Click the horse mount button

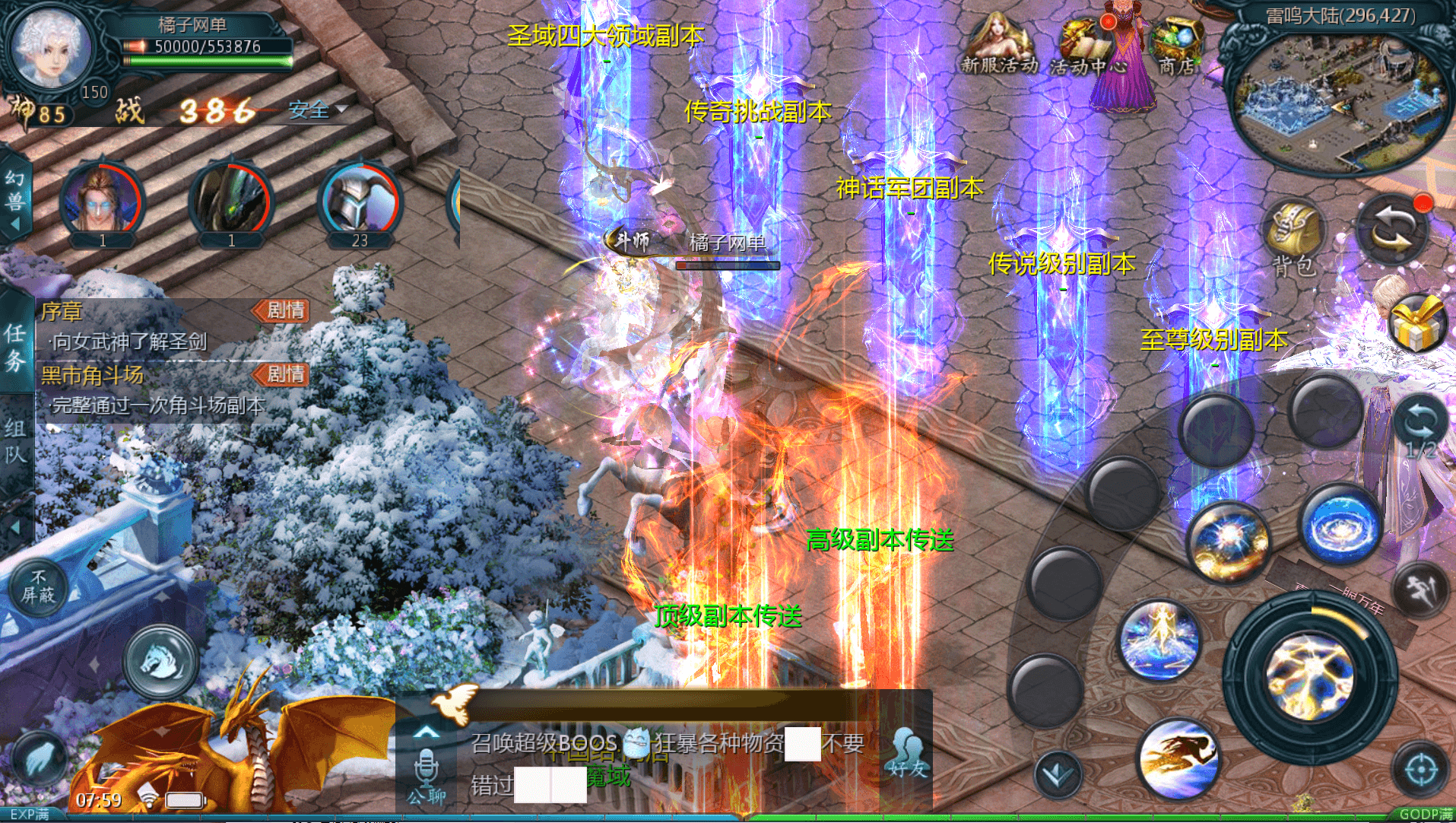pyautogui.click(x=160, y=660)
